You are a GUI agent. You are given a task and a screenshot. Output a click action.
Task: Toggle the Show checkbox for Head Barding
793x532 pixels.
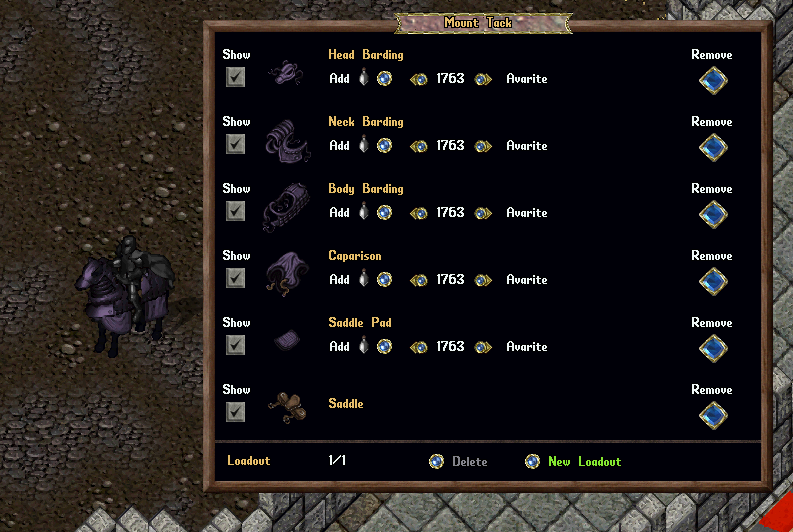click(235, 77)
